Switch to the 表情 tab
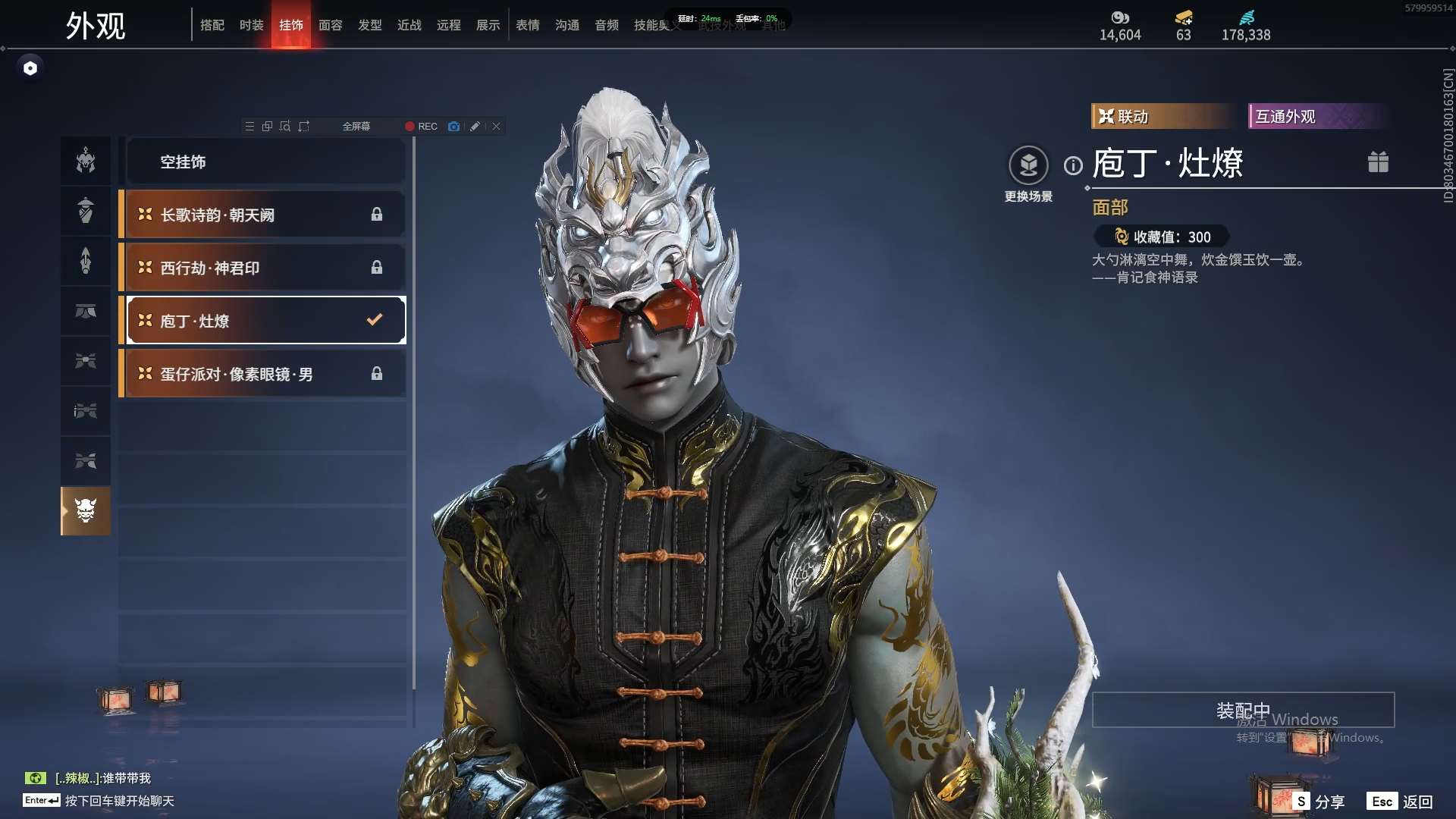 click(x=527, y=25)
